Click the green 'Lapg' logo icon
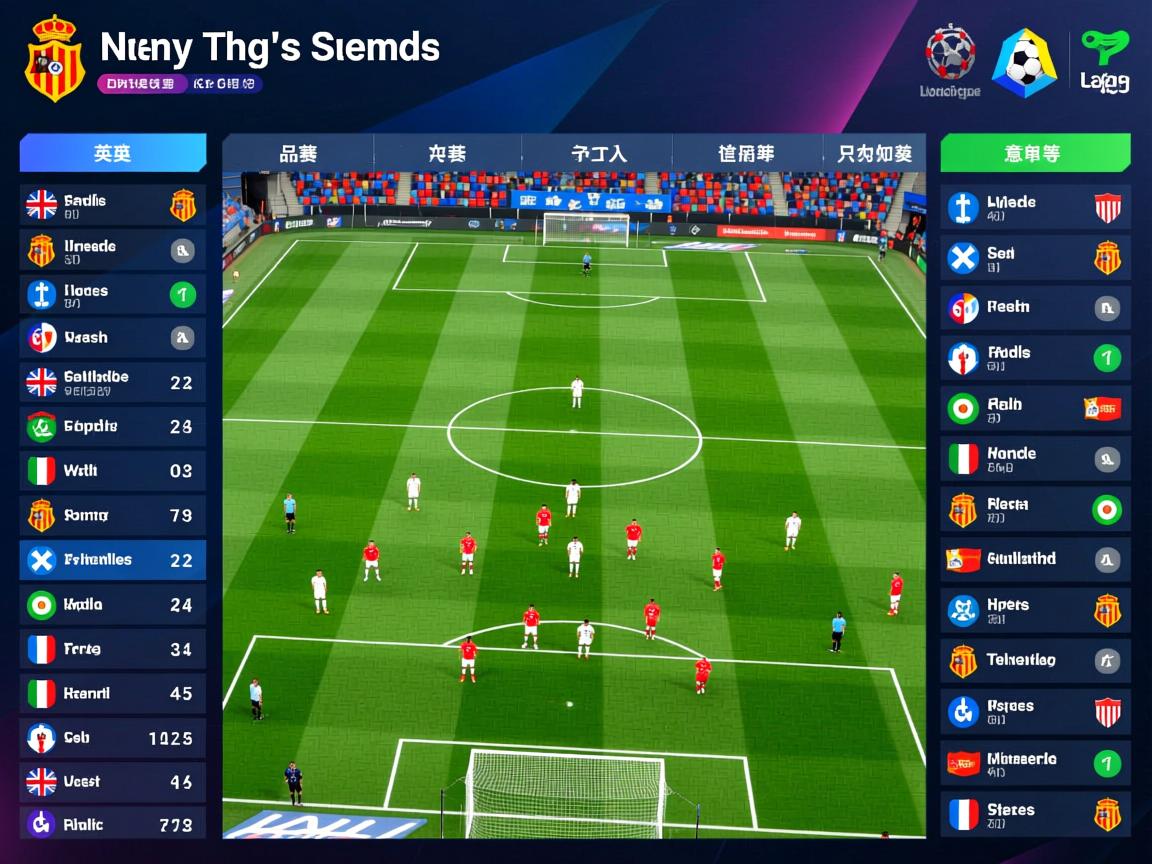1152x864 pixels. point(1104,62)
